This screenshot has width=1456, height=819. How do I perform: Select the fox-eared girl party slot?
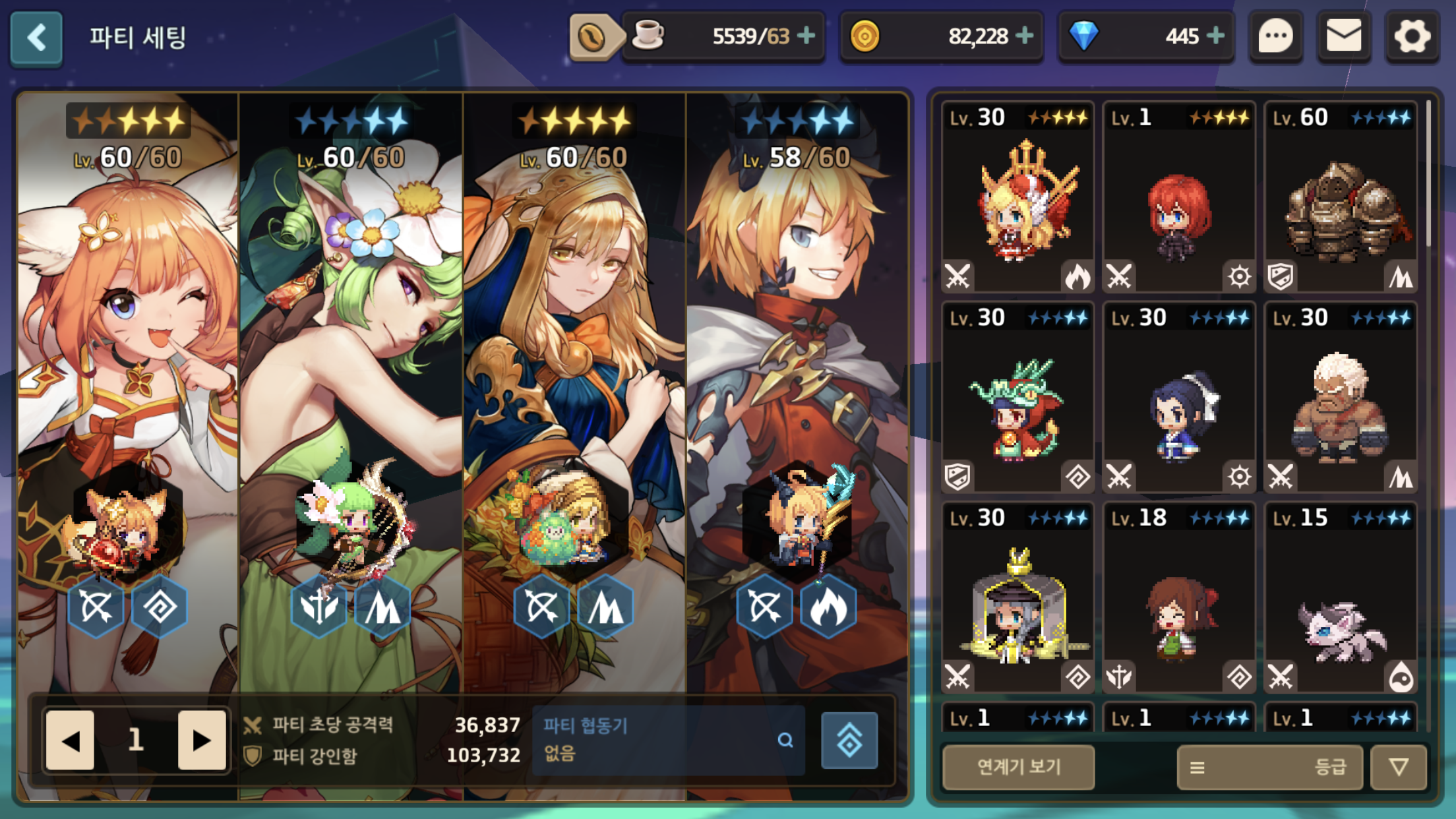[x=128, y=396]
